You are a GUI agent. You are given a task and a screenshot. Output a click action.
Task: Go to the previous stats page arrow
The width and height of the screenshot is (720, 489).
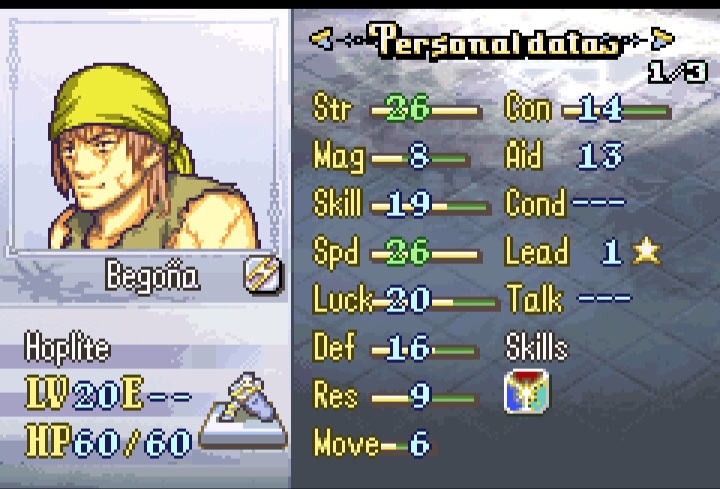[x=321, y=39]
